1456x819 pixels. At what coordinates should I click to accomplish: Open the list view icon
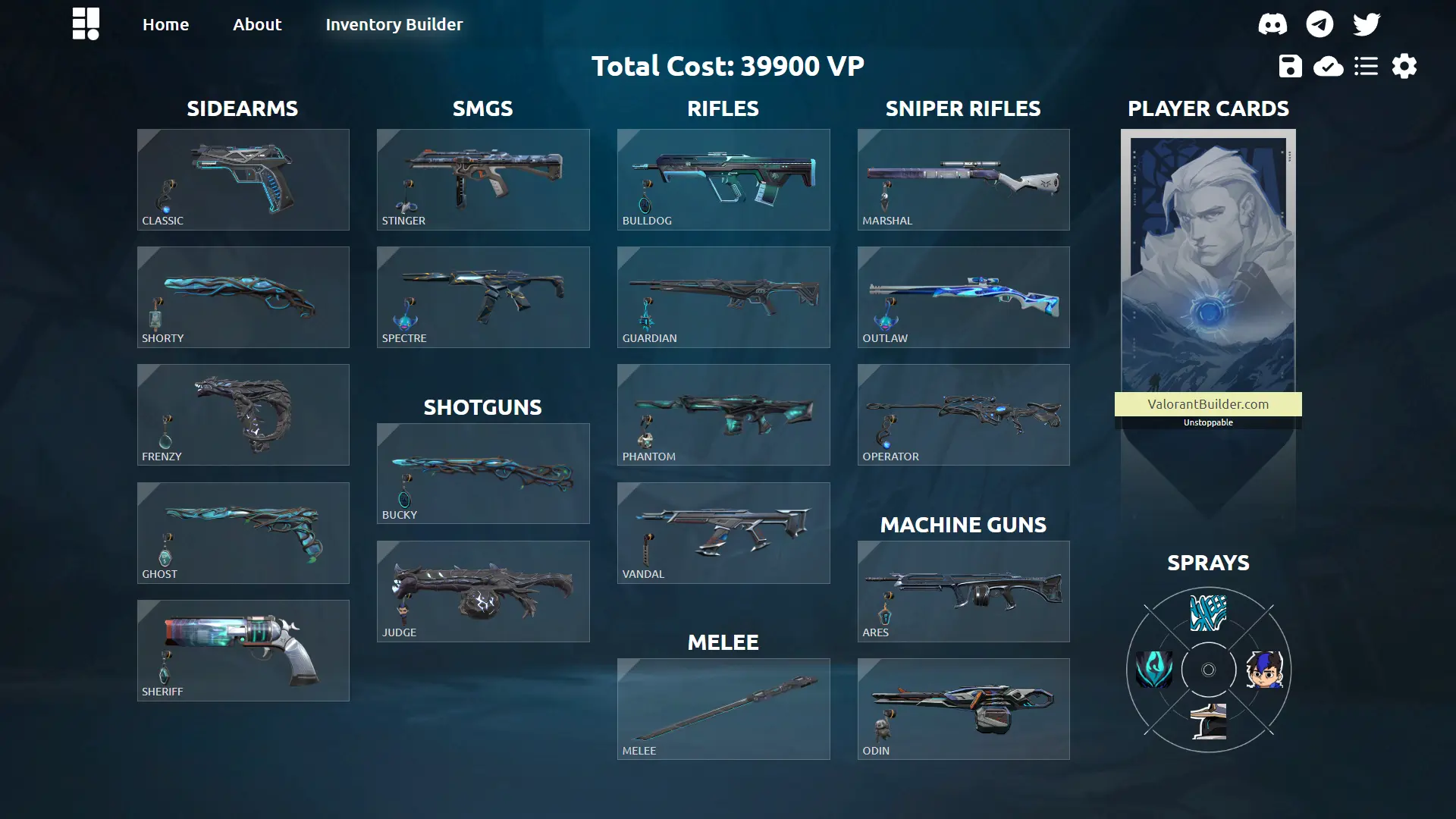[1366, 66]
